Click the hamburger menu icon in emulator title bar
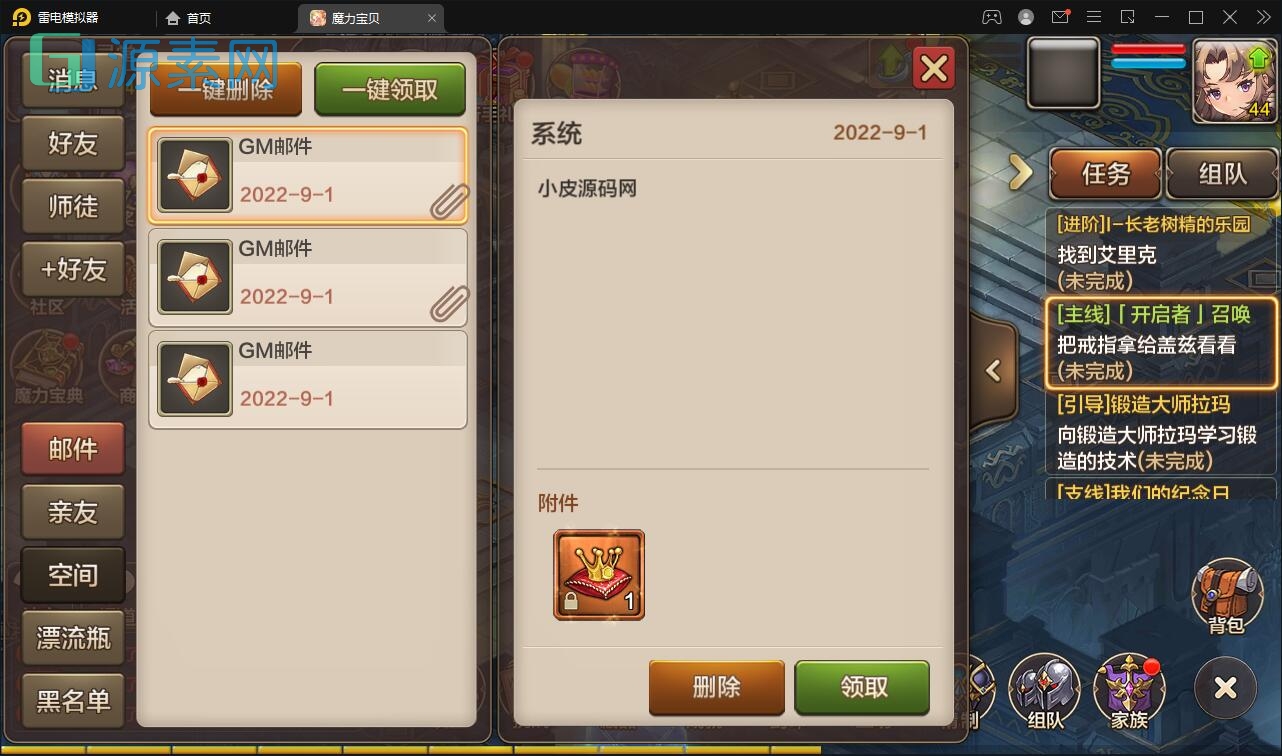The width and height of the screenshot is (1282, 756). 1095,17
